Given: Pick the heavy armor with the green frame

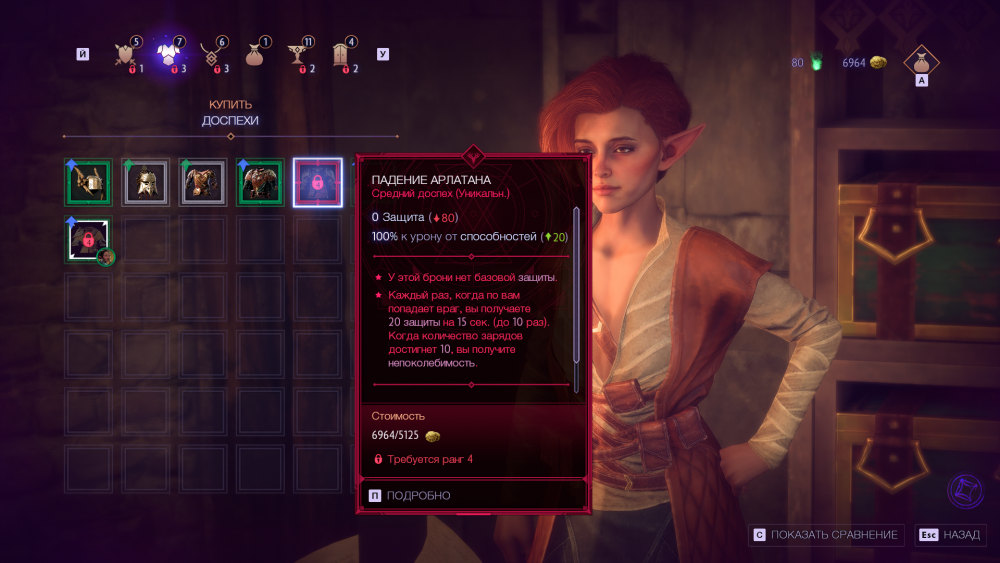Looking at the screenshot, I should (x=260, y=183).
